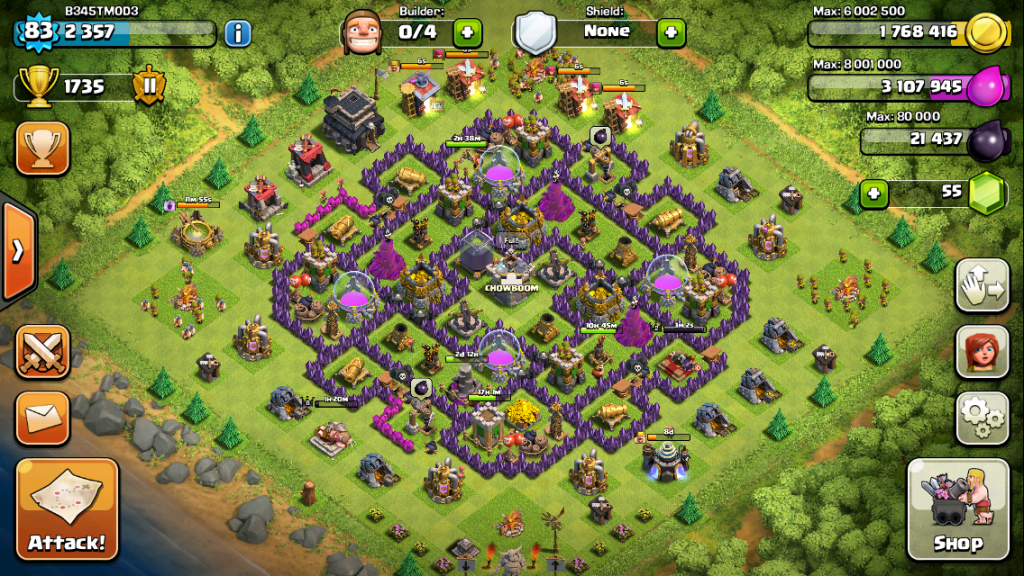Screen dimensions: 1024x576
Task: Tap the league badge beside trophy count
Action: click(x=148, y=86)
